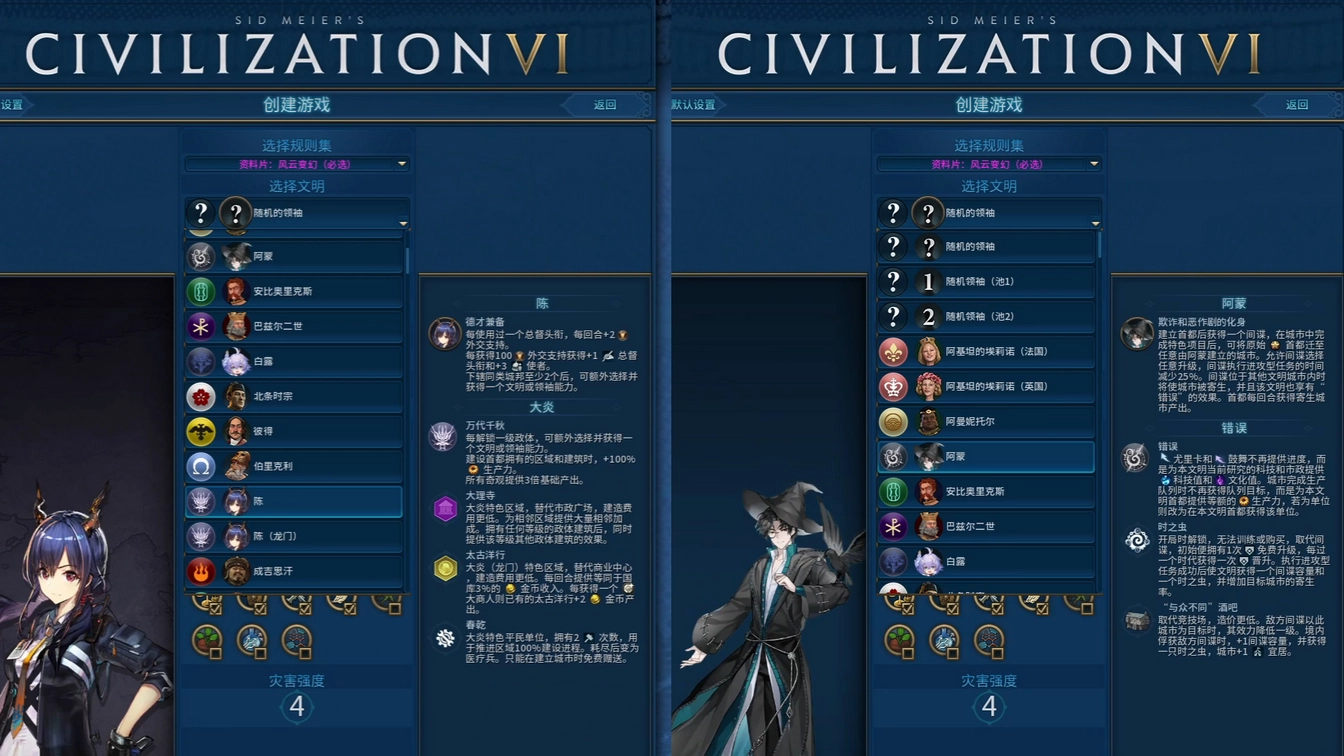Image resolution: width=1344 pixels, height=756 pixels.
Task: Select the 陈（龙门）leader entry
Action: [x=294, y=537]
